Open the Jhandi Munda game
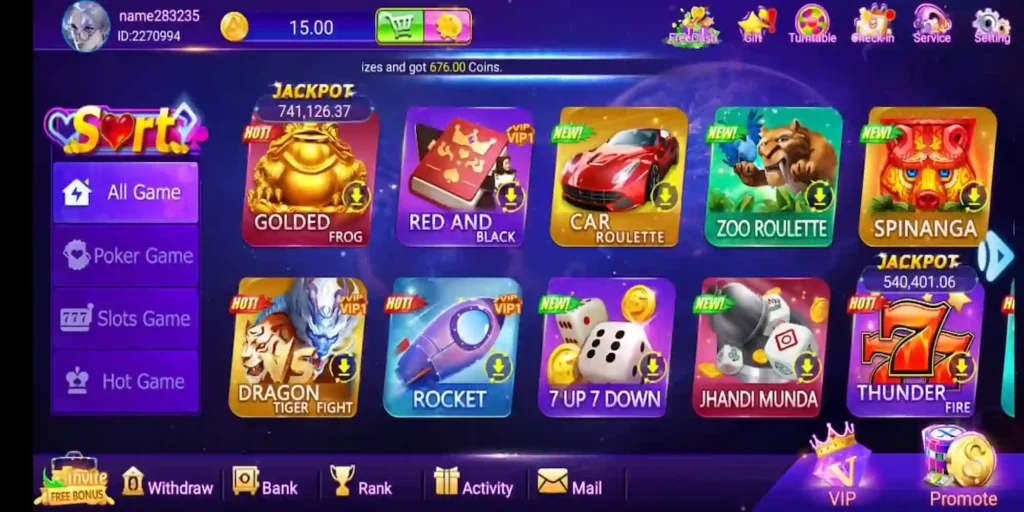 click(x=760, y=348)
